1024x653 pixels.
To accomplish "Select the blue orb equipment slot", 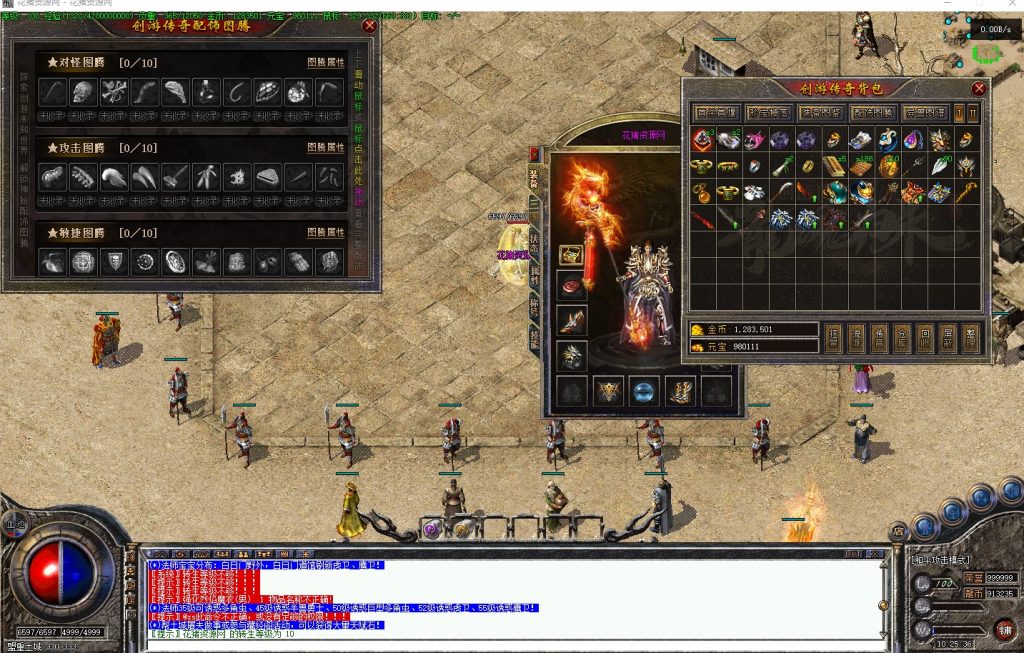I will (x=644, y=391).
